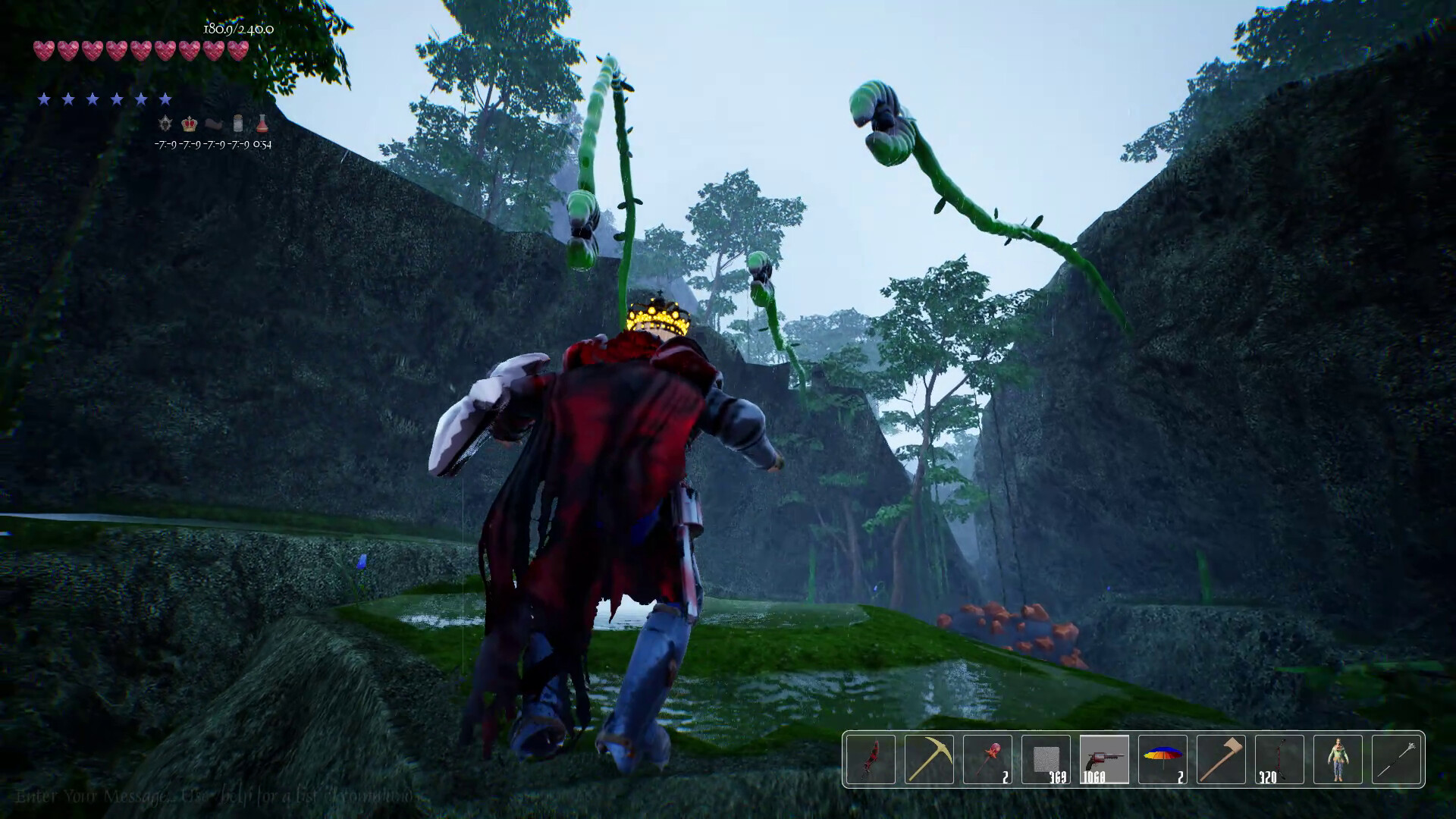This screenshot has width=1456, height=819.
Task: Choose the character figure hotbar slot
Action: (1338, 759)
